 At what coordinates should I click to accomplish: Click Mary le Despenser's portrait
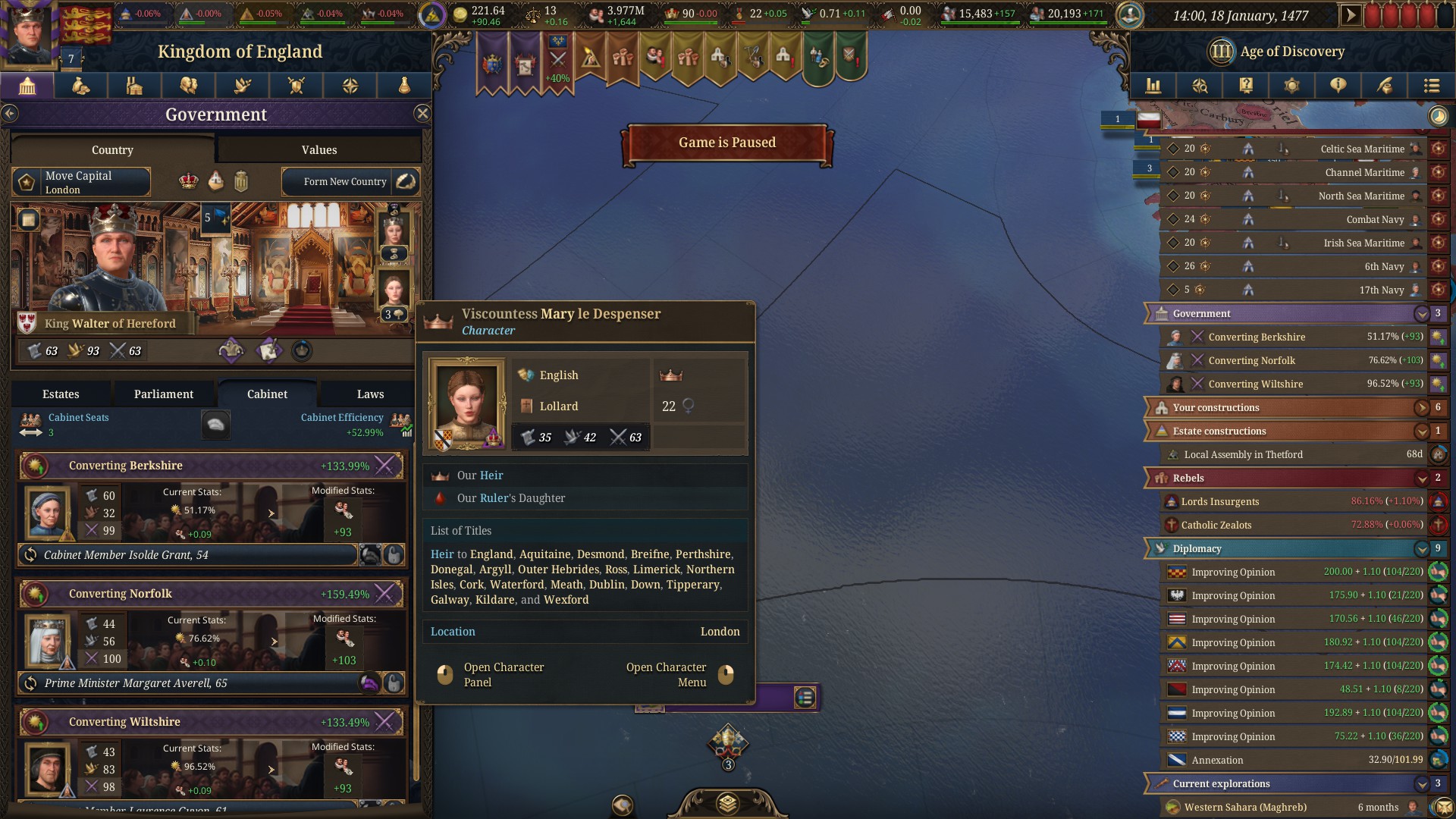466,403
